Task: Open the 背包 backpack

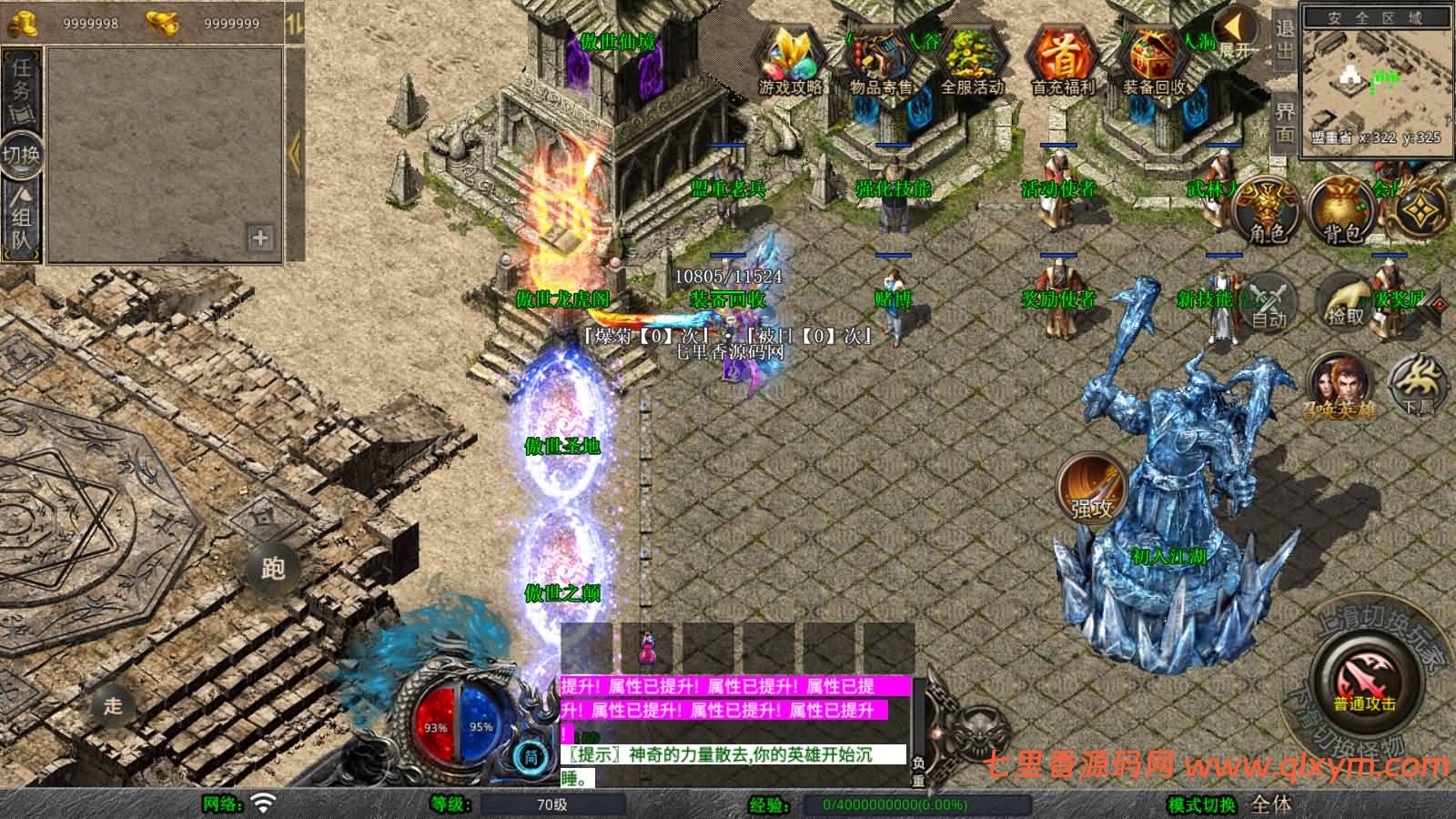Action: click(x=1341, y=210)
